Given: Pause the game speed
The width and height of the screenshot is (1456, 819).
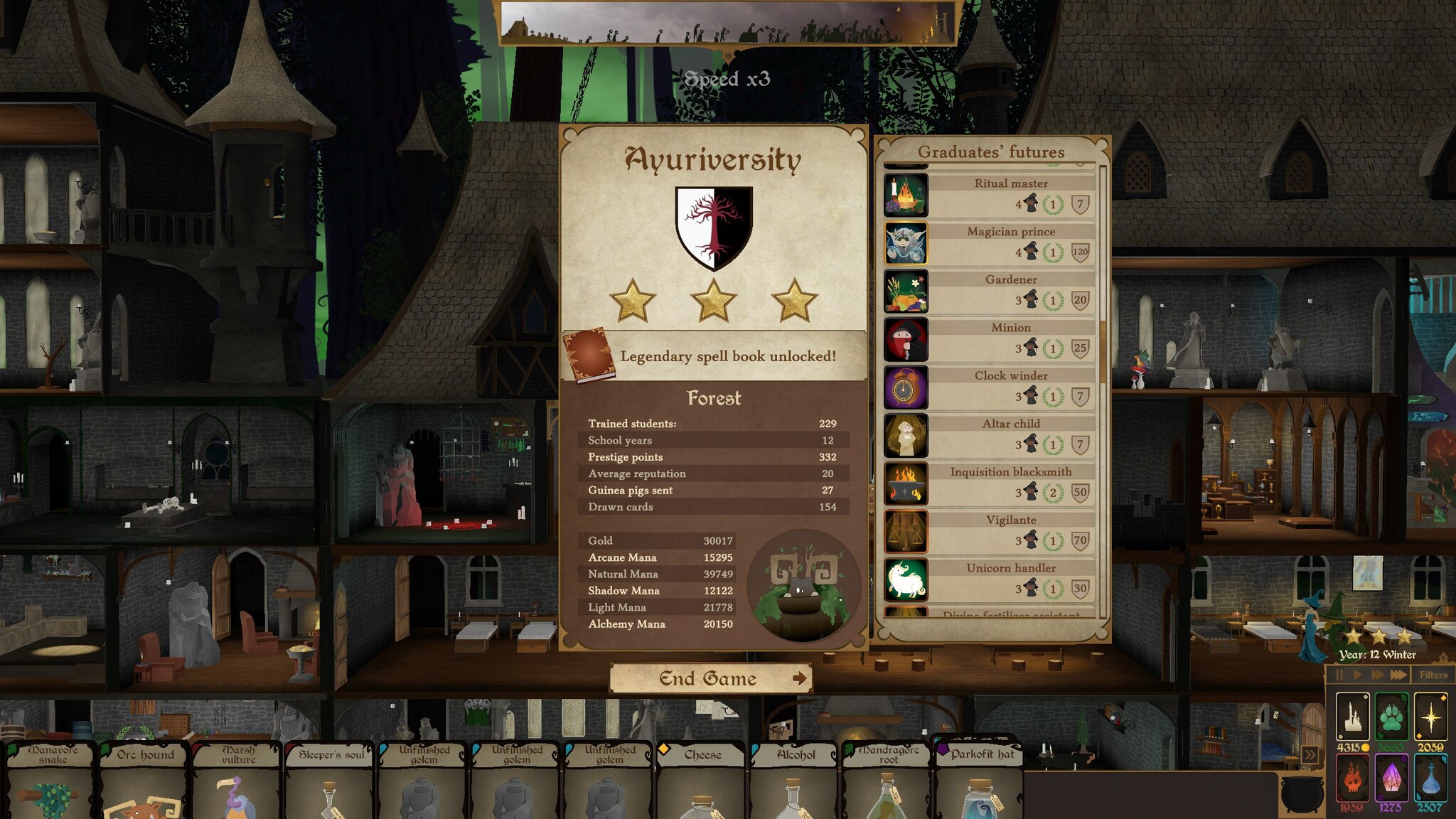Looking at the screenshot, I should (x=1339, y=675).
